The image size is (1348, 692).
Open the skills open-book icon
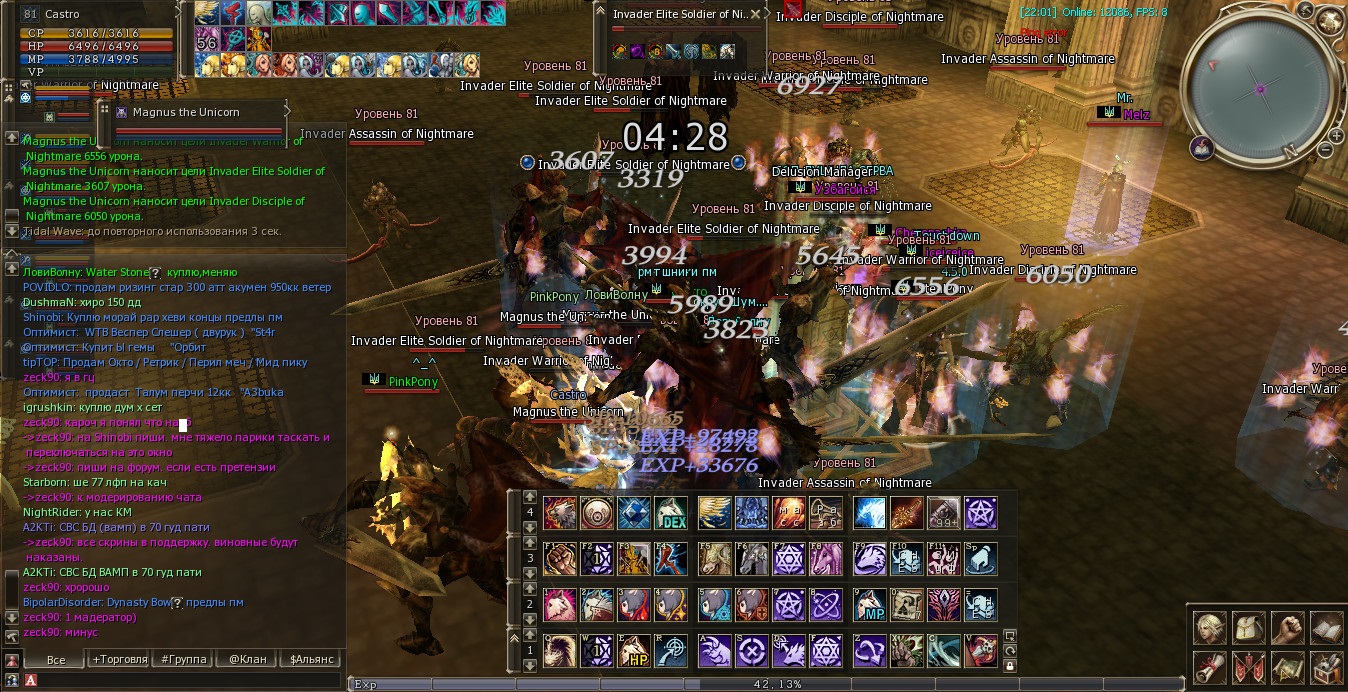[x=1326, y=628]
